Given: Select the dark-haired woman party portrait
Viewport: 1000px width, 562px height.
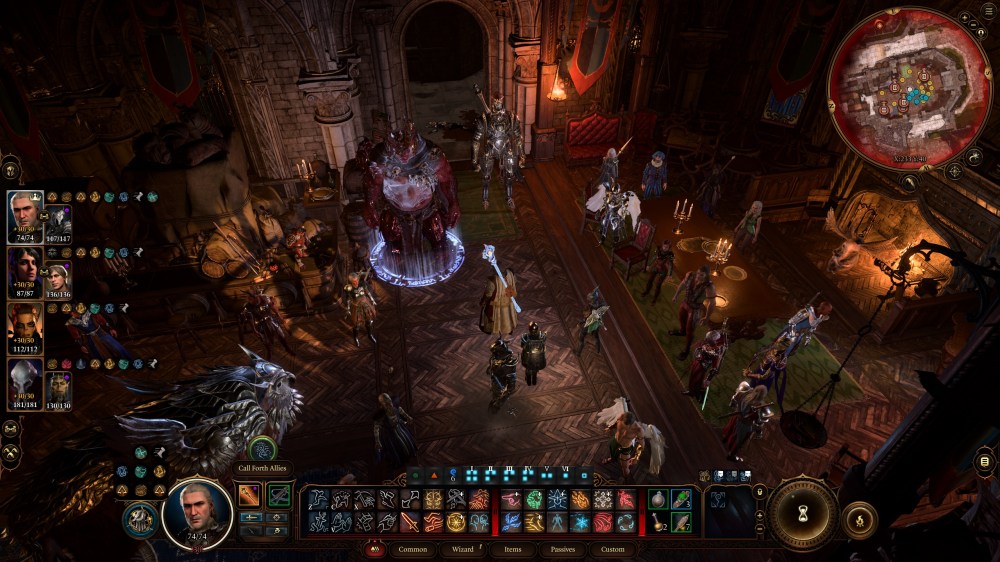Looking at the screenshot, I should coord(24,266).
